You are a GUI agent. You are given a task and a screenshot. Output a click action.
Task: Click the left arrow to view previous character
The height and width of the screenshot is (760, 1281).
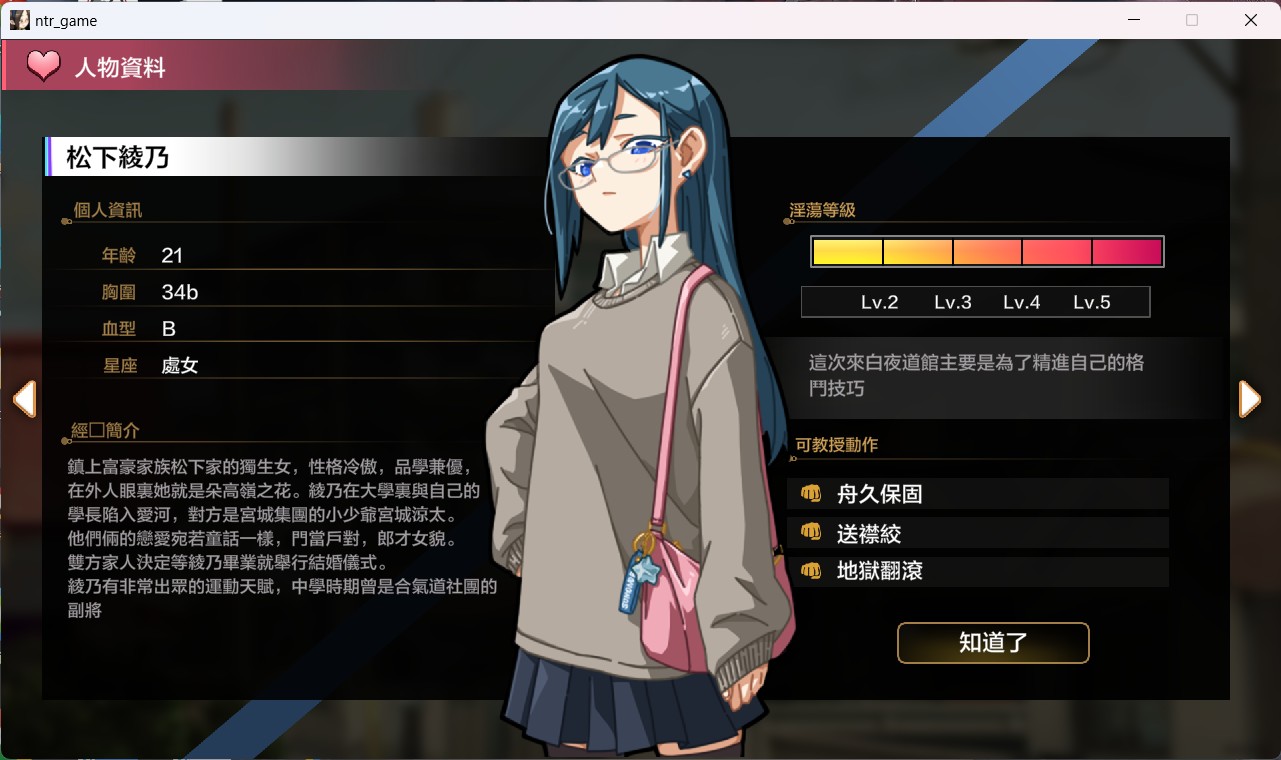(x=26, y=399)
